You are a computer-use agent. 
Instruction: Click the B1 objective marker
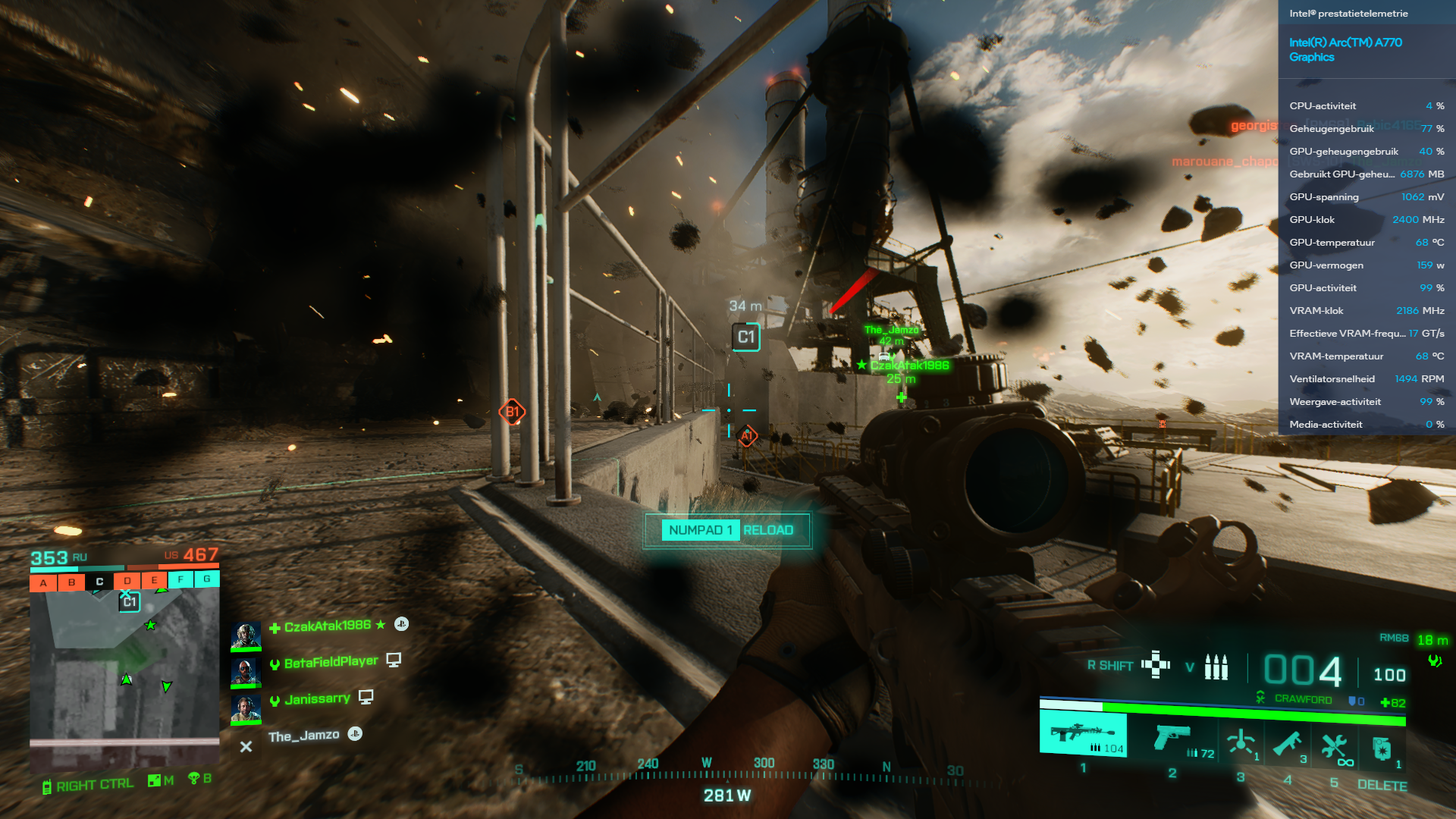pos(512,412)
